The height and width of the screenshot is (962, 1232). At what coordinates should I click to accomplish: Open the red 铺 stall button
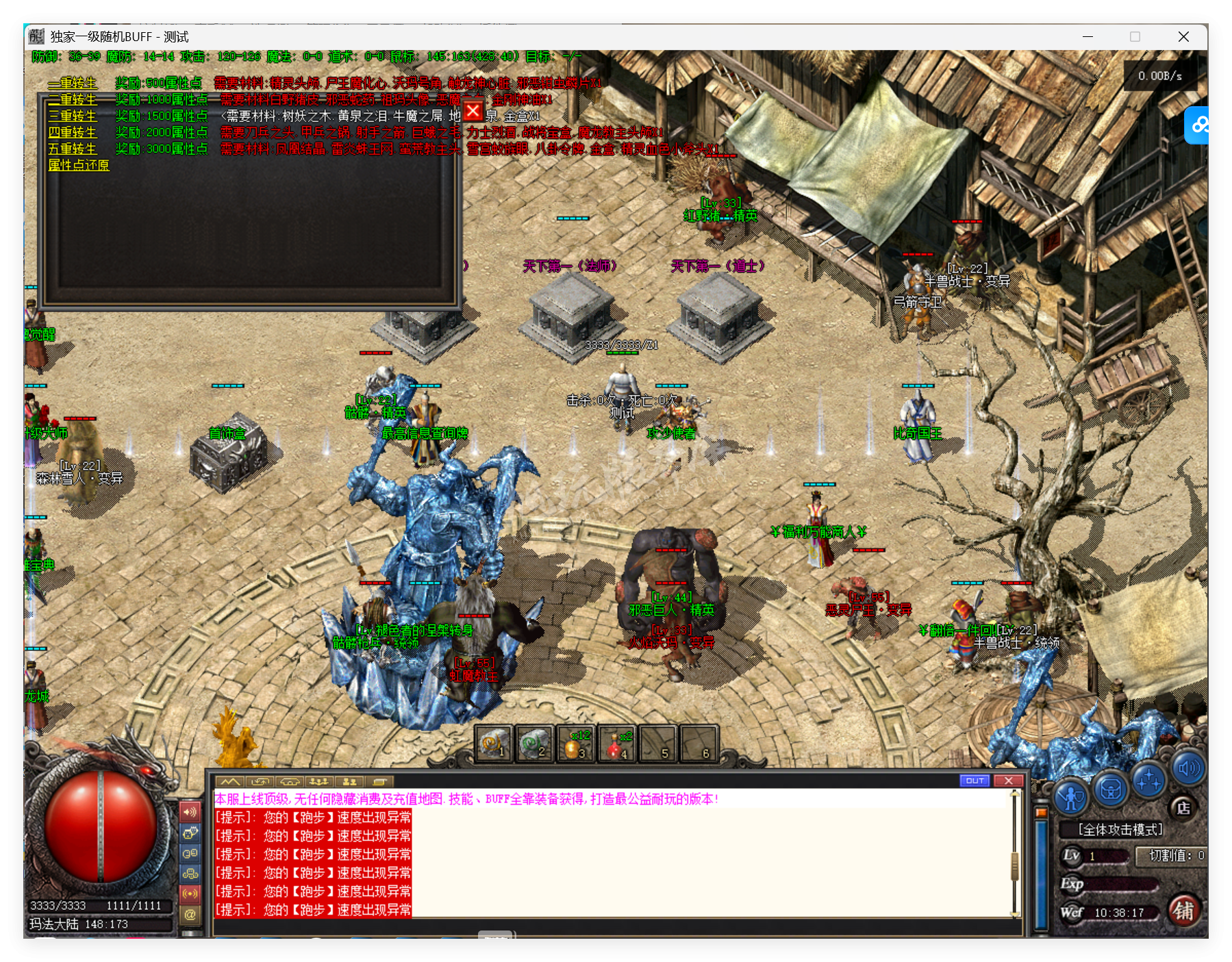(1184, 911)
